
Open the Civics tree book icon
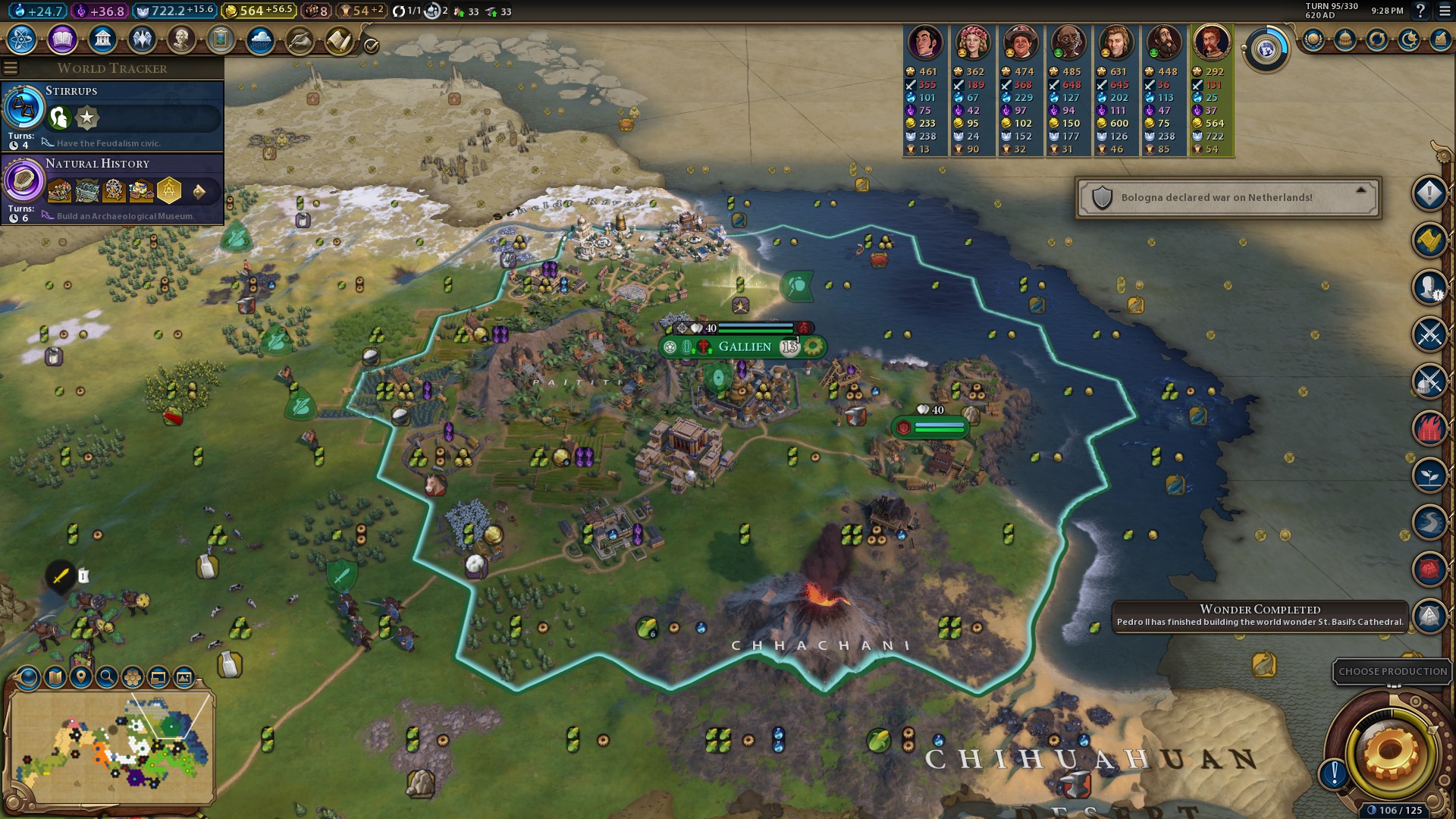pos(62,39)
